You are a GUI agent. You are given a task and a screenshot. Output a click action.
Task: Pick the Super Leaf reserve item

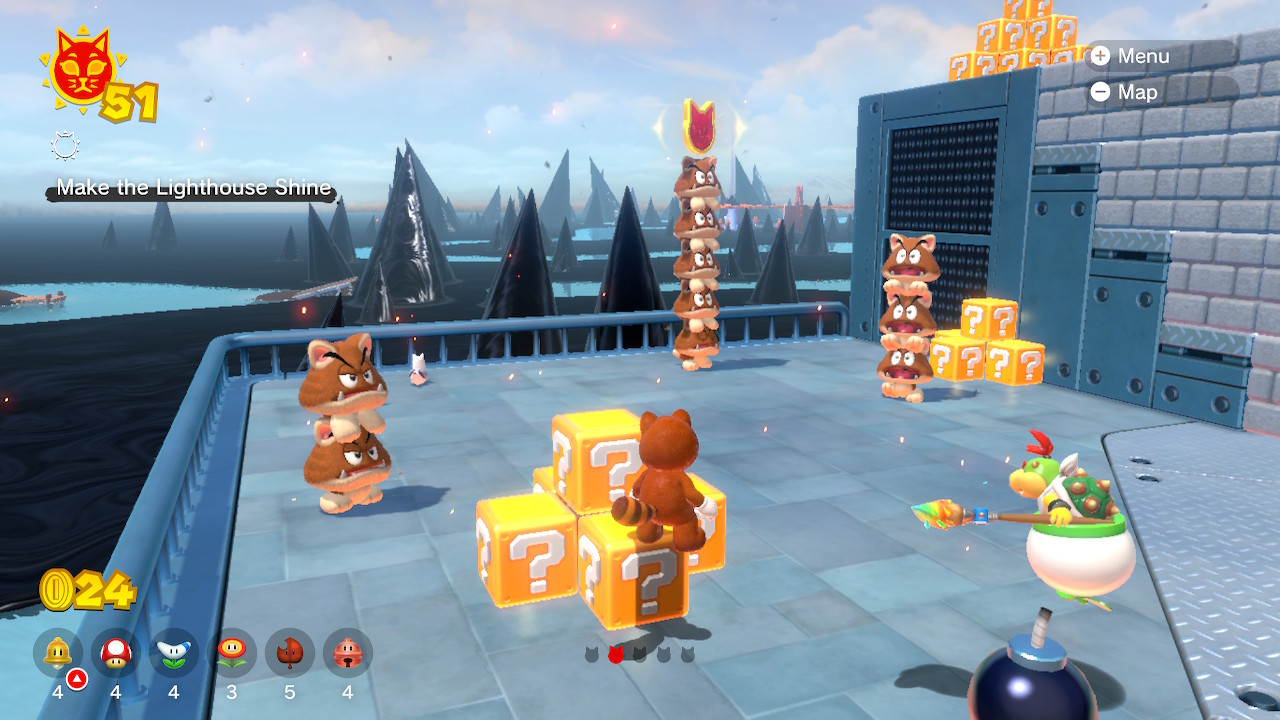(289, 654)
